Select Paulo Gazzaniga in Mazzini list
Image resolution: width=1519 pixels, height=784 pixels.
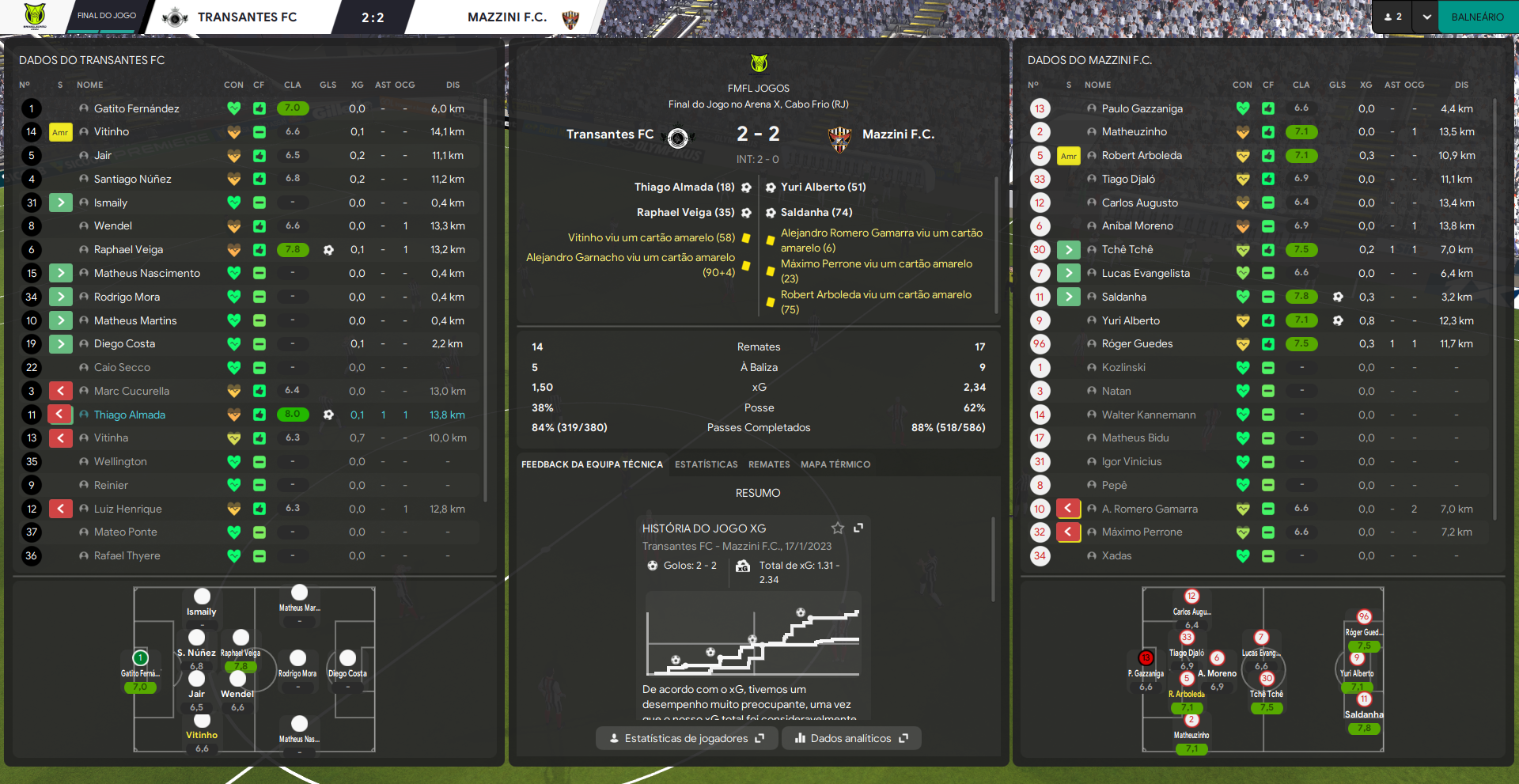1142,108
